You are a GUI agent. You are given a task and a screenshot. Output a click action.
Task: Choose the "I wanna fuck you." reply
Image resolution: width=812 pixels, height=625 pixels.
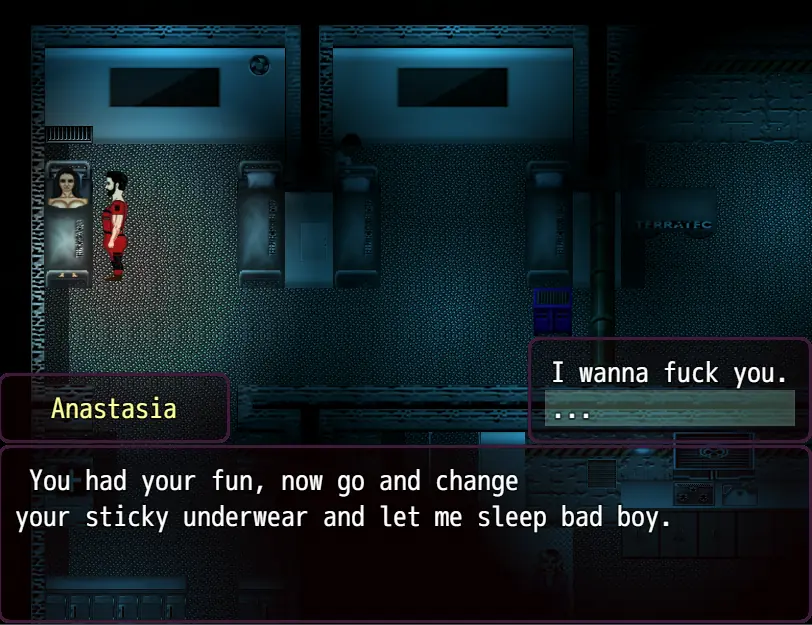[x=669, y=374]
